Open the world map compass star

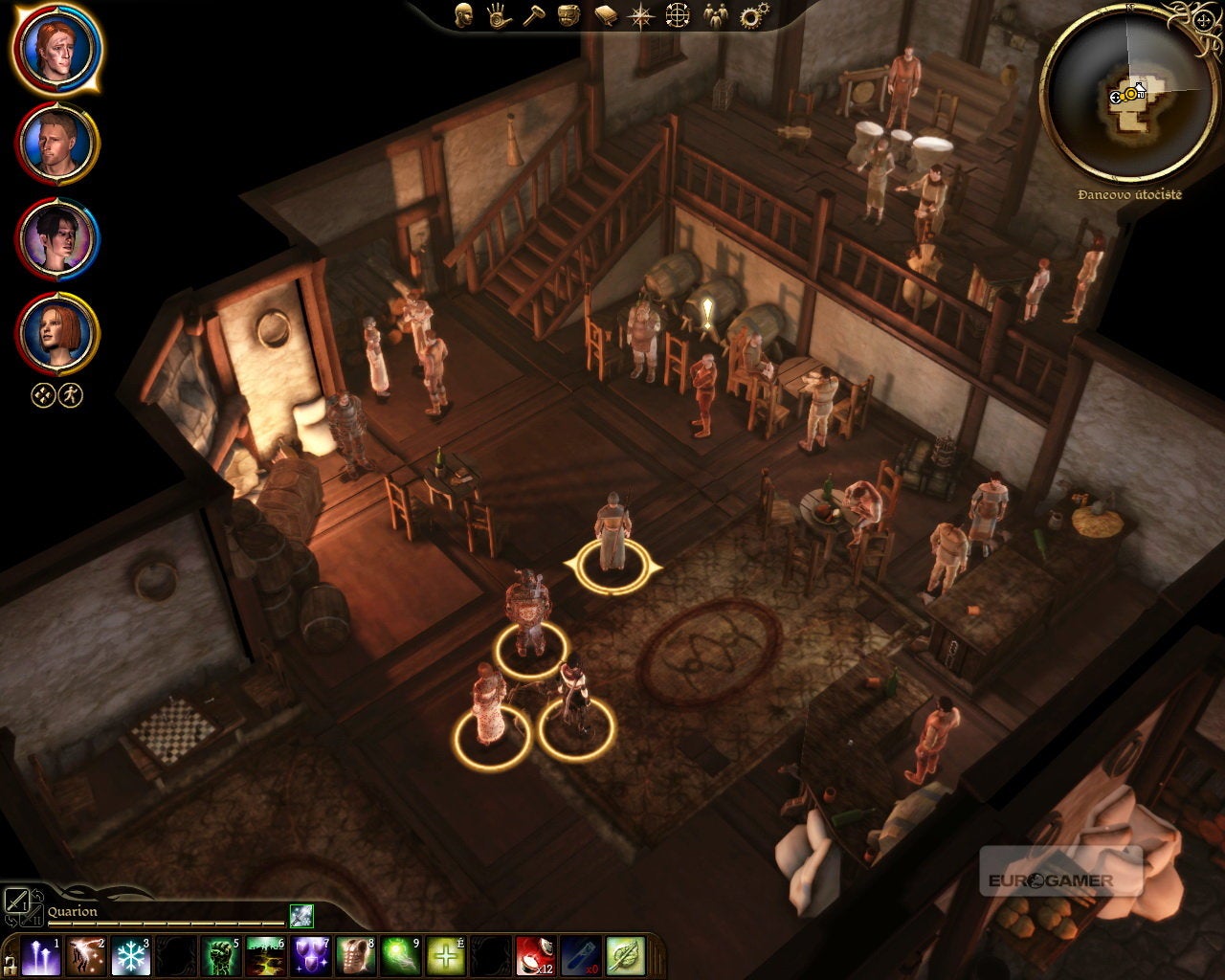pyautogui.click(x=640, y=15)
